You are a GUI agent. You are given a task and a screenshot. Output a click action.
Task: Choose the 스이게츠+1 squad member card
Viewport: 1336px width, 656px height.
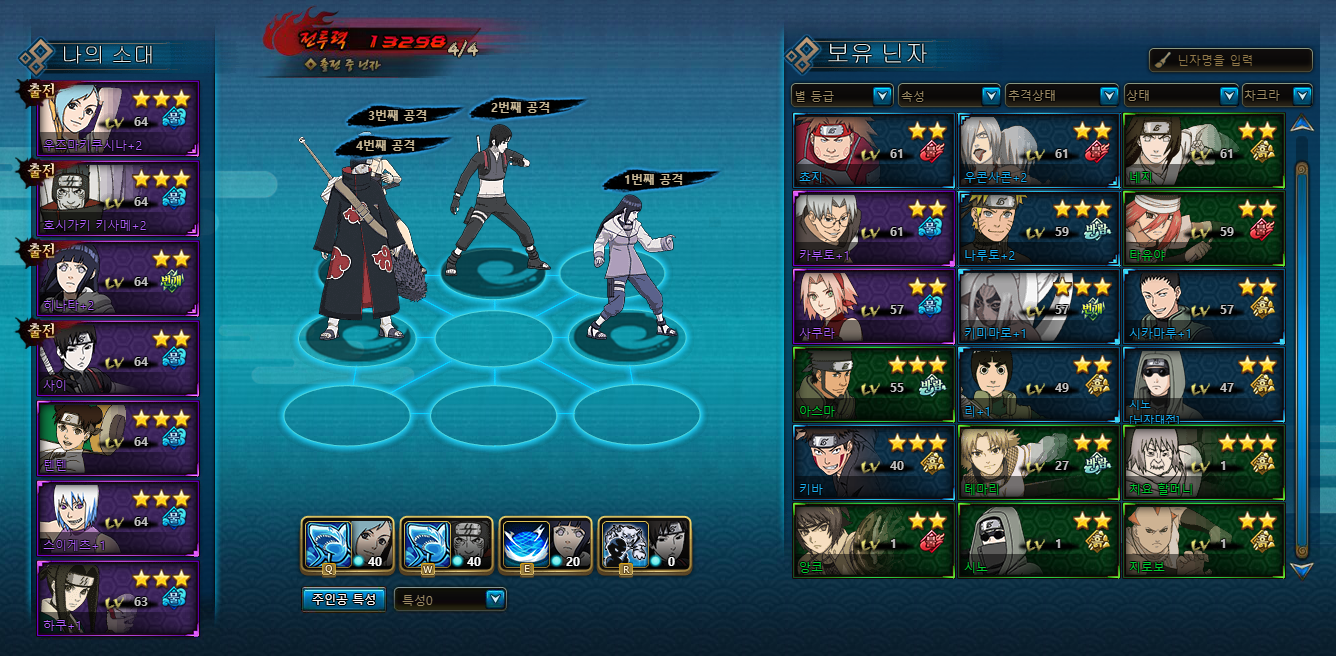118,518
